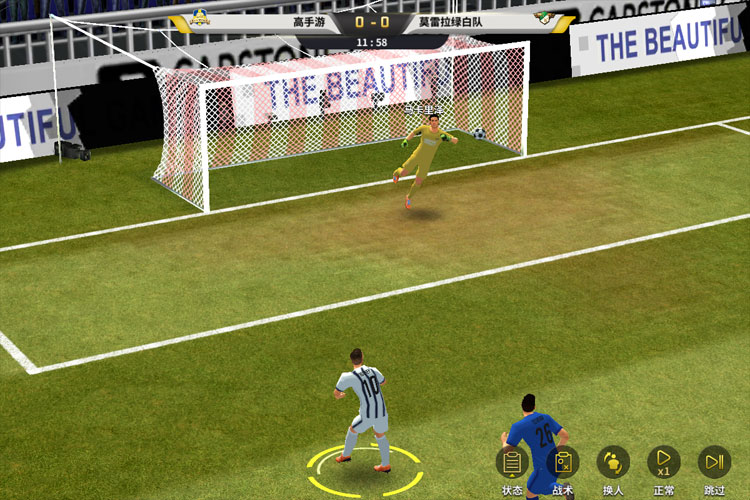
Task: Toggle the x1 正常 playback speed
Action: (663, 463)
